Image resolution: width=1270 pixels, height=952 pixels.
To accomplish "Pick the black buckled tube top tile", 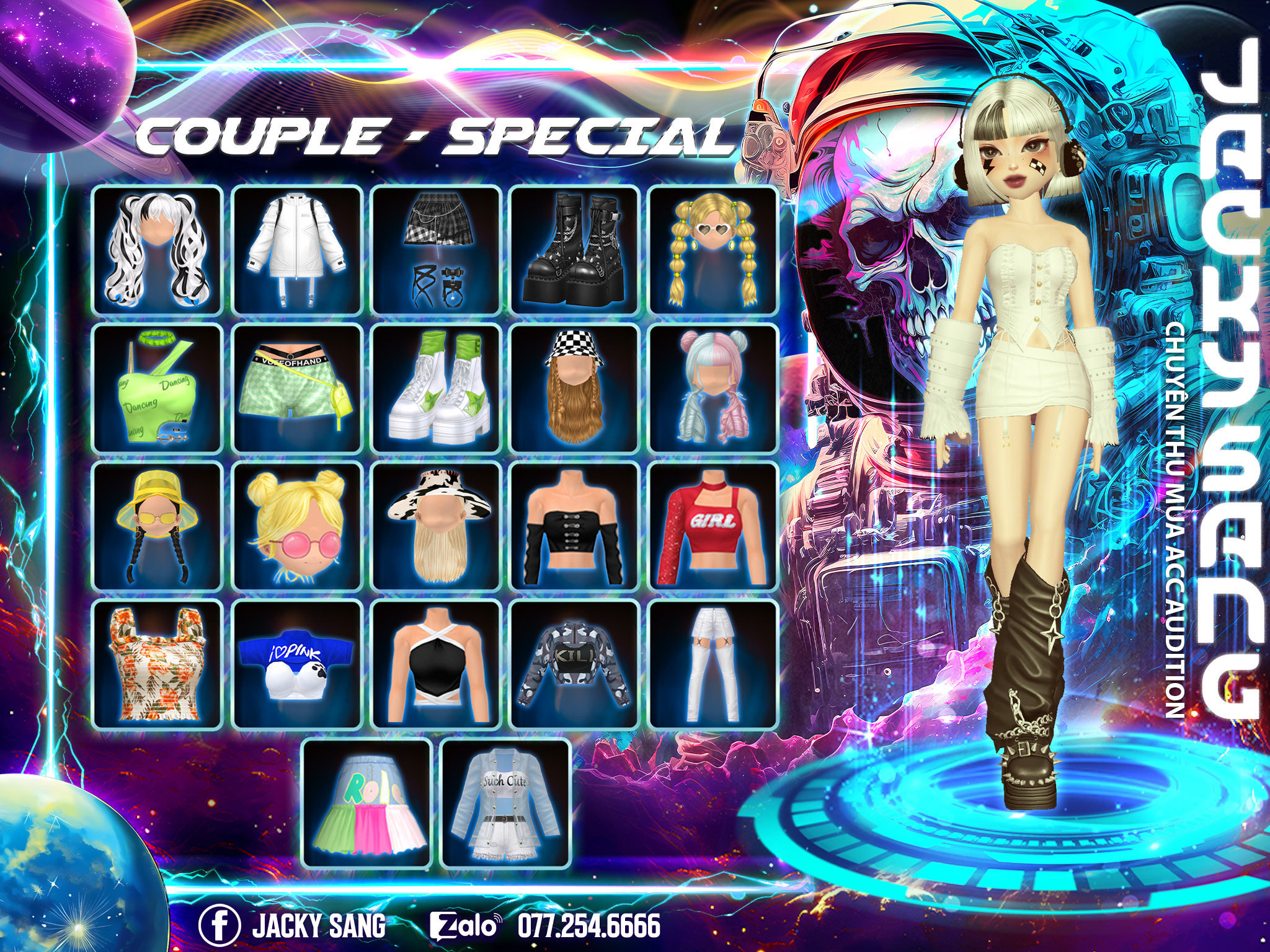I will pos(574,527).
